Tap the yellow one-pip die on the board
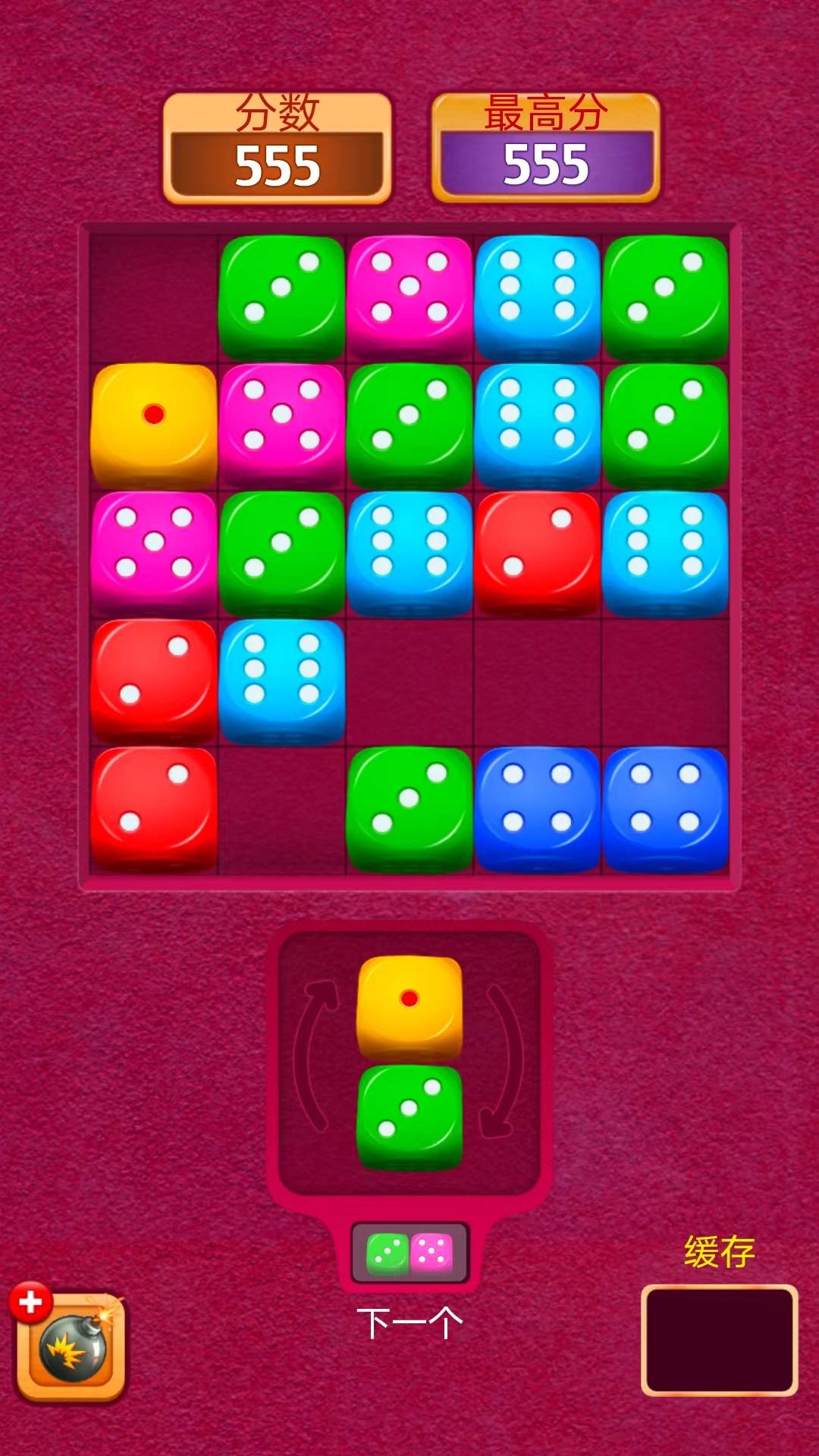This screenshot has height=1456, width=819. [x=154, y=425]
